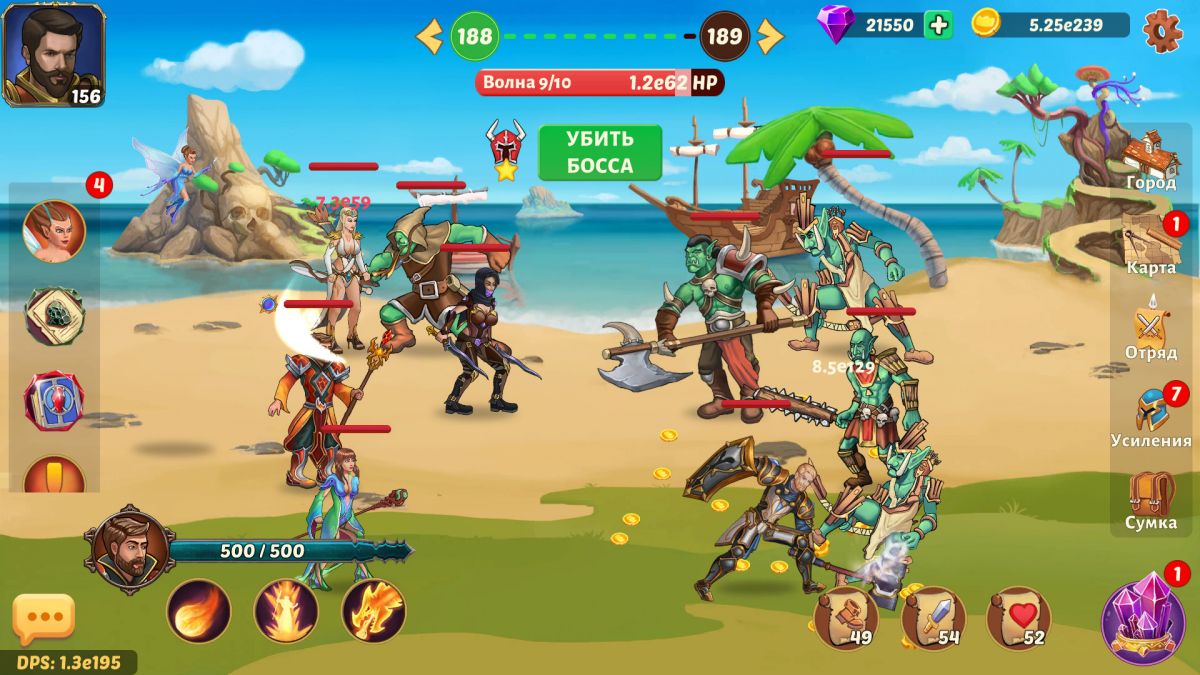Select the red-haired fairy icon
This screenshot has width=1200, height=675.
(x=54, y=231)
